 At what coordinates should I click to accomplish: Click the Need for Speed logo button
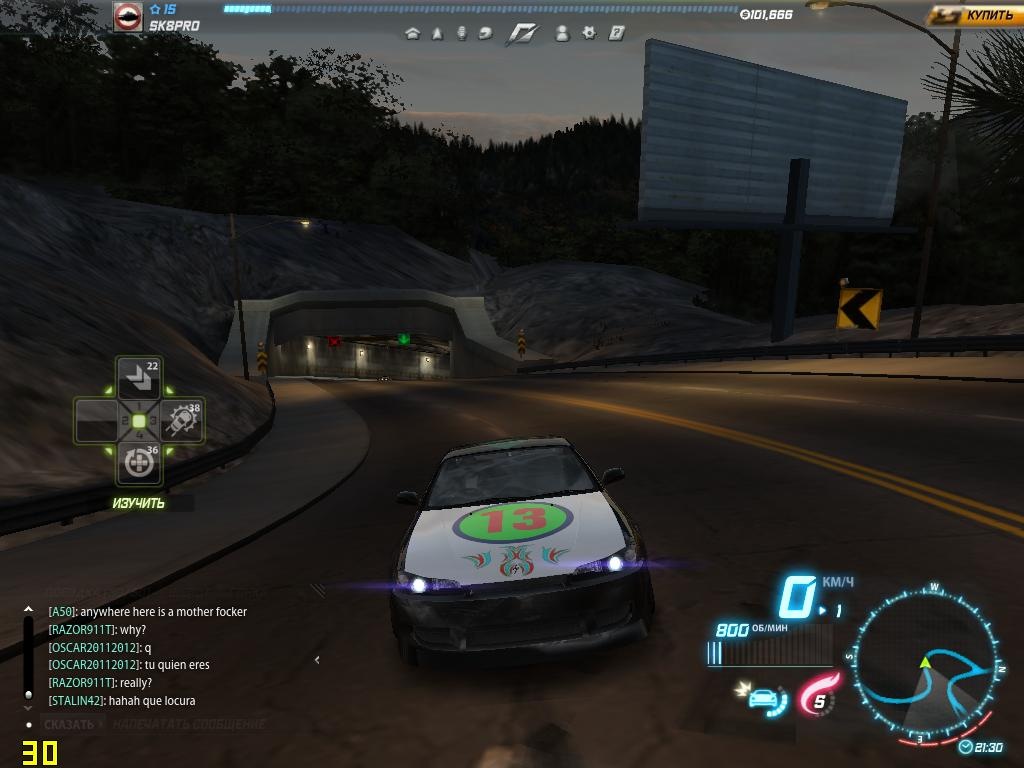click(x=522, y=33)
